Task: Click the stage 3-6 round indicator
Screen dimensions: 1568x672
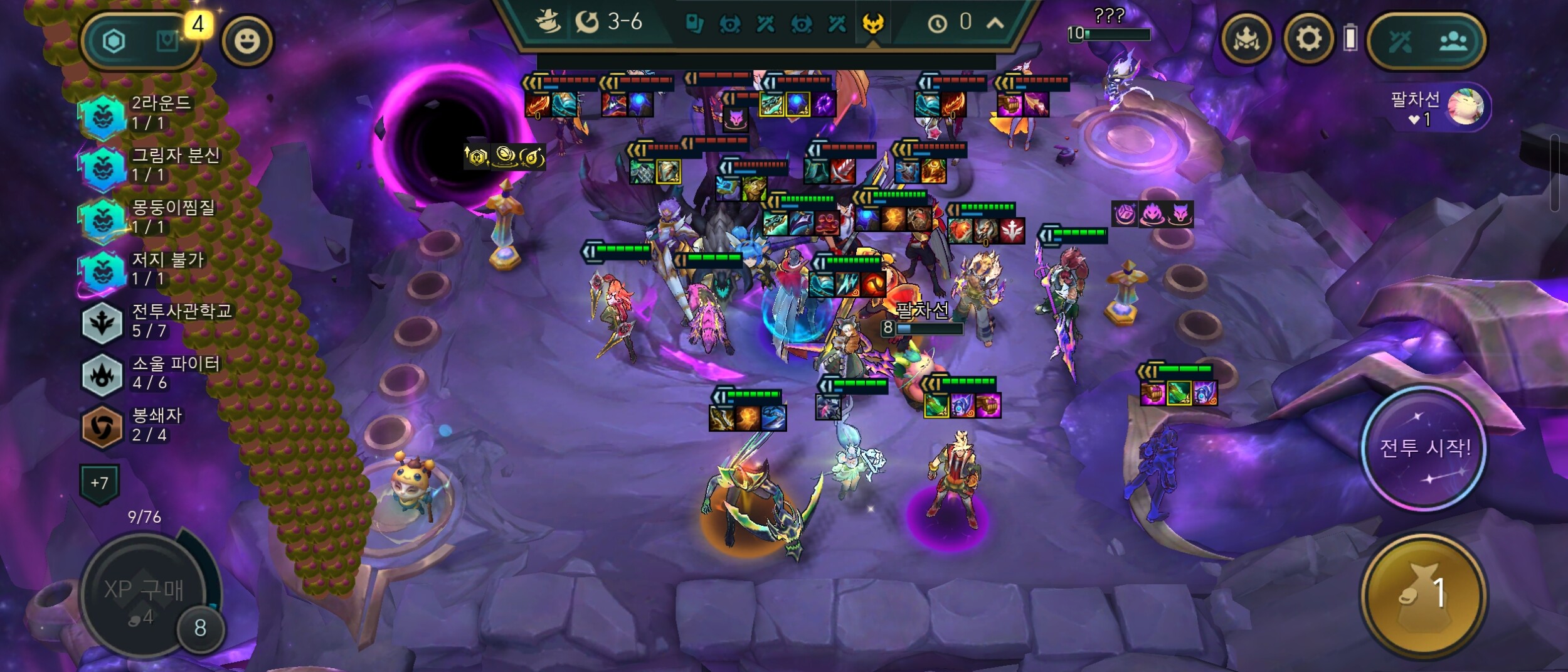Action: (609, 23)
